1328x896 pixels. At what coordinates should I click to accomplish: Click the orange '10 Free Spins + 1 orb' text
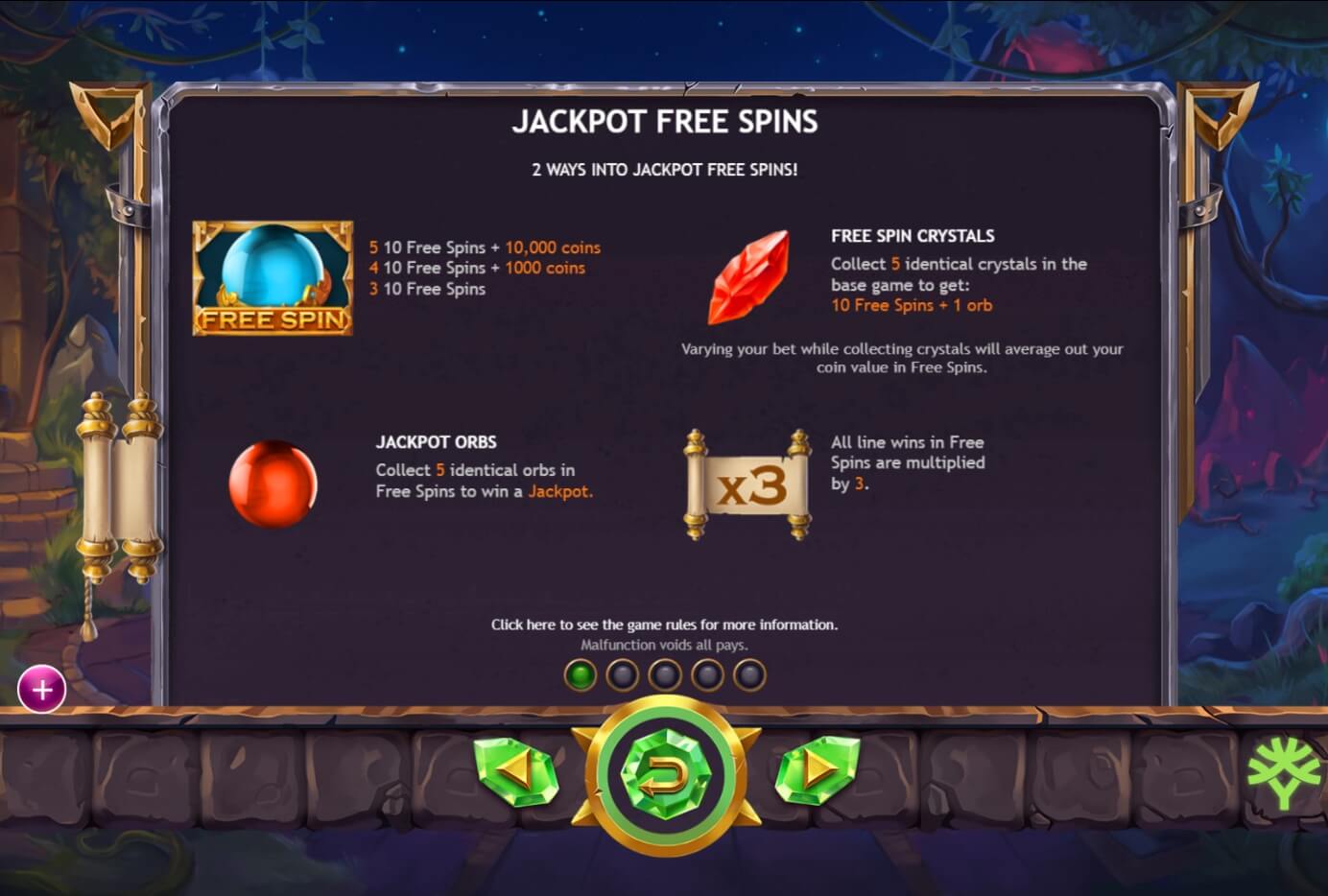912,305
